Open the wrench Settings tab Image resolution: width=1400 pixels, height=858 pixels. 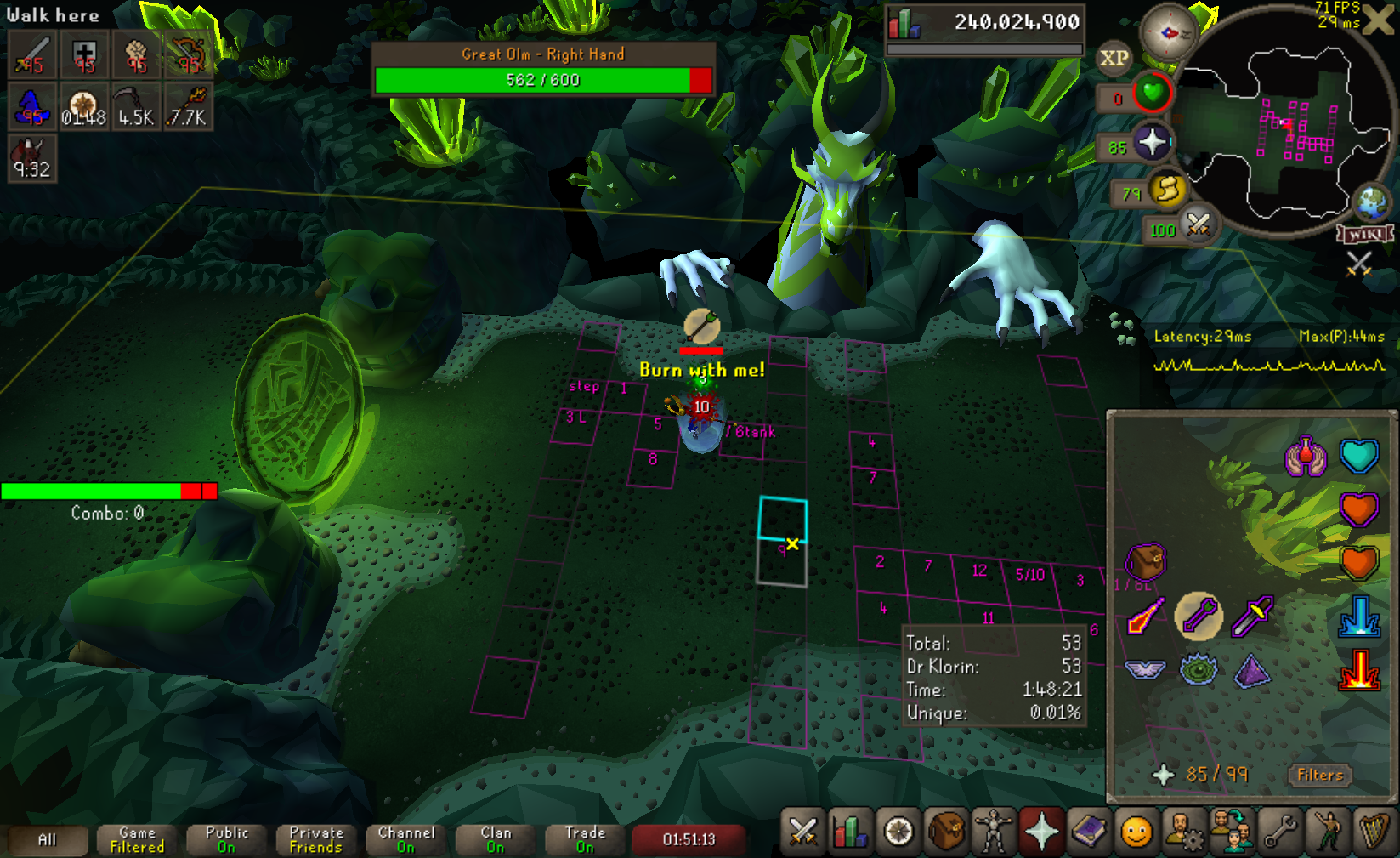tap(1279, 832)
